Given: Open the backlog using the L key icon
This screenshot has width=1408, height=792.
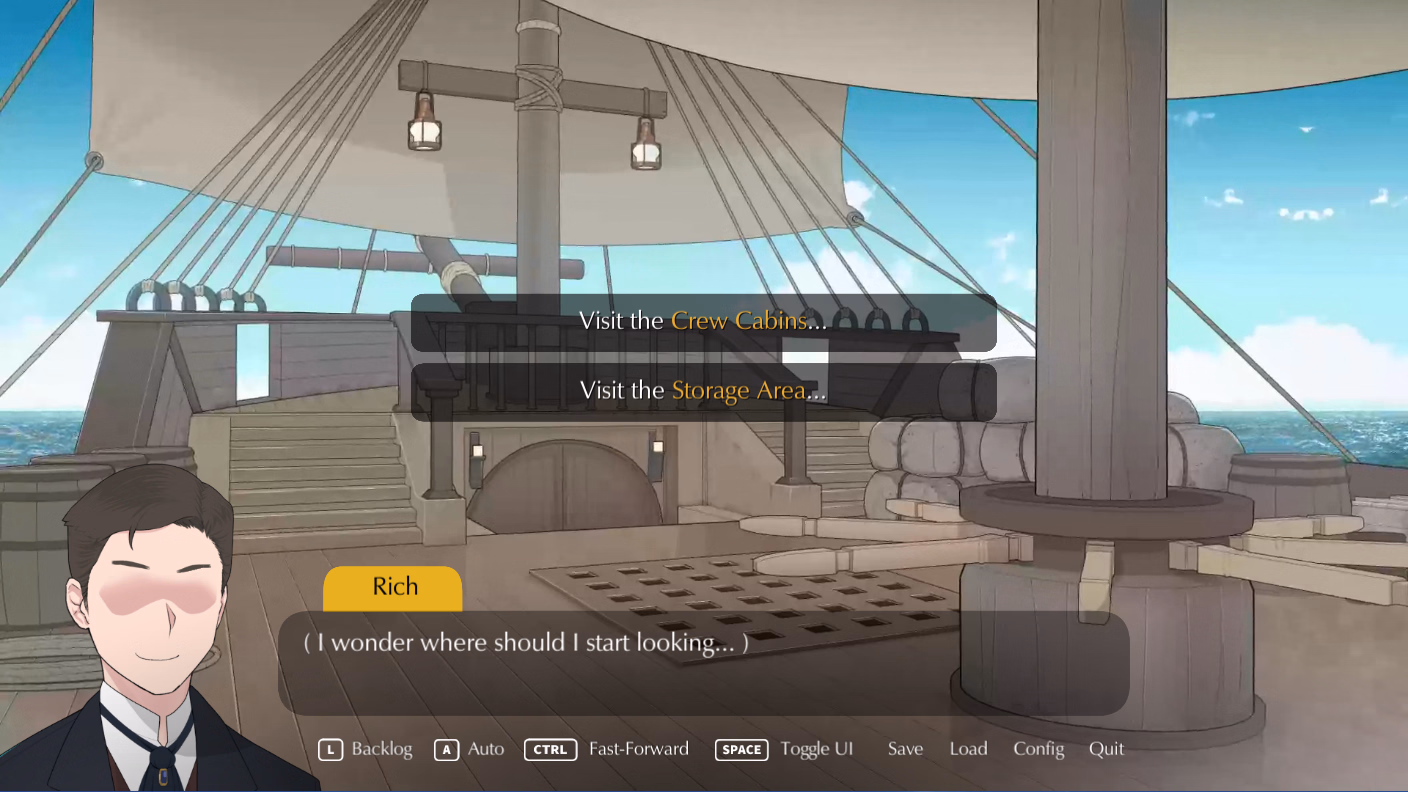Looking at the screenshot, I should [331, 749].
